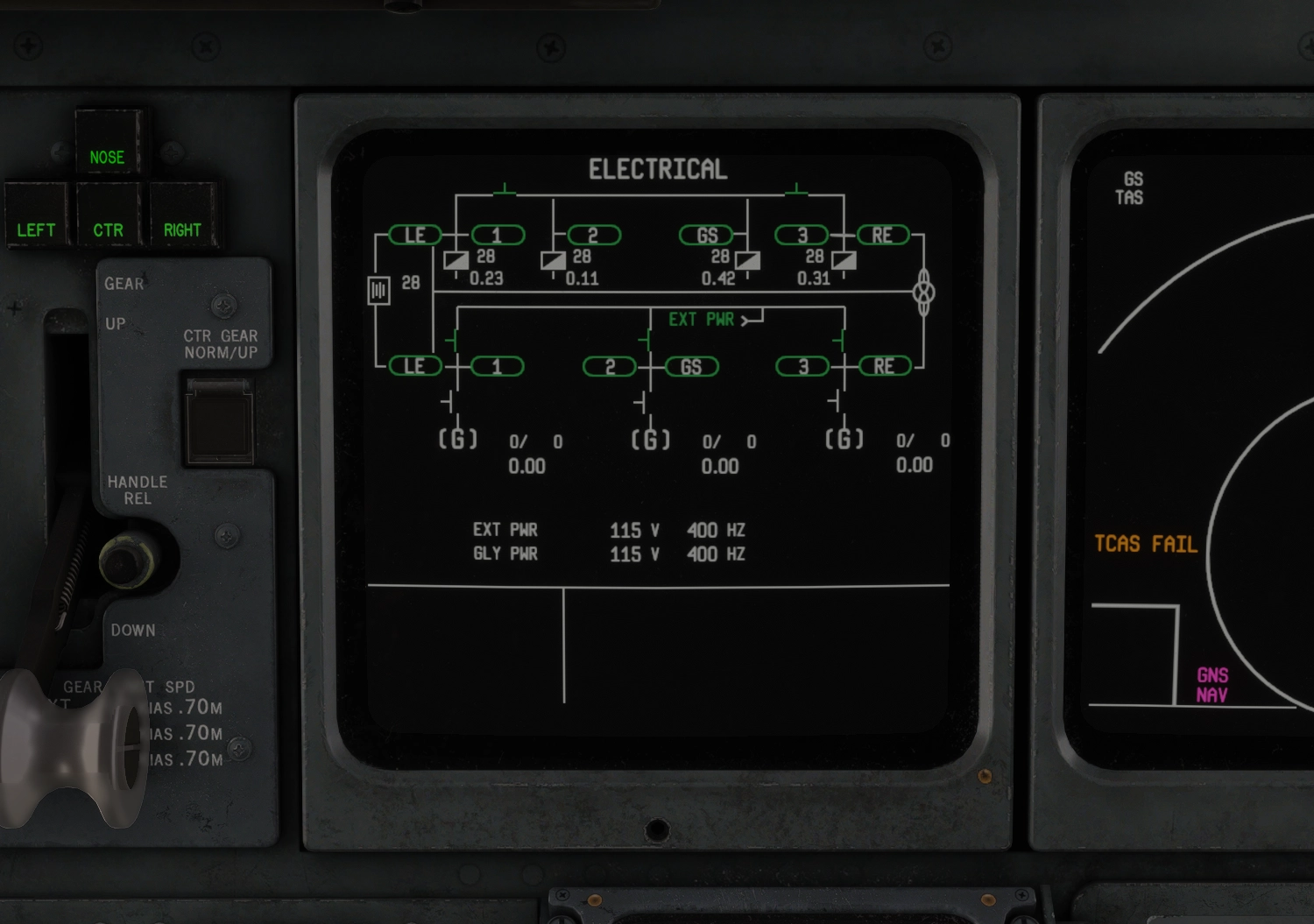
Task: Click generator 2 contactor symbol showing 0.11
Action: tap(554, 259)
